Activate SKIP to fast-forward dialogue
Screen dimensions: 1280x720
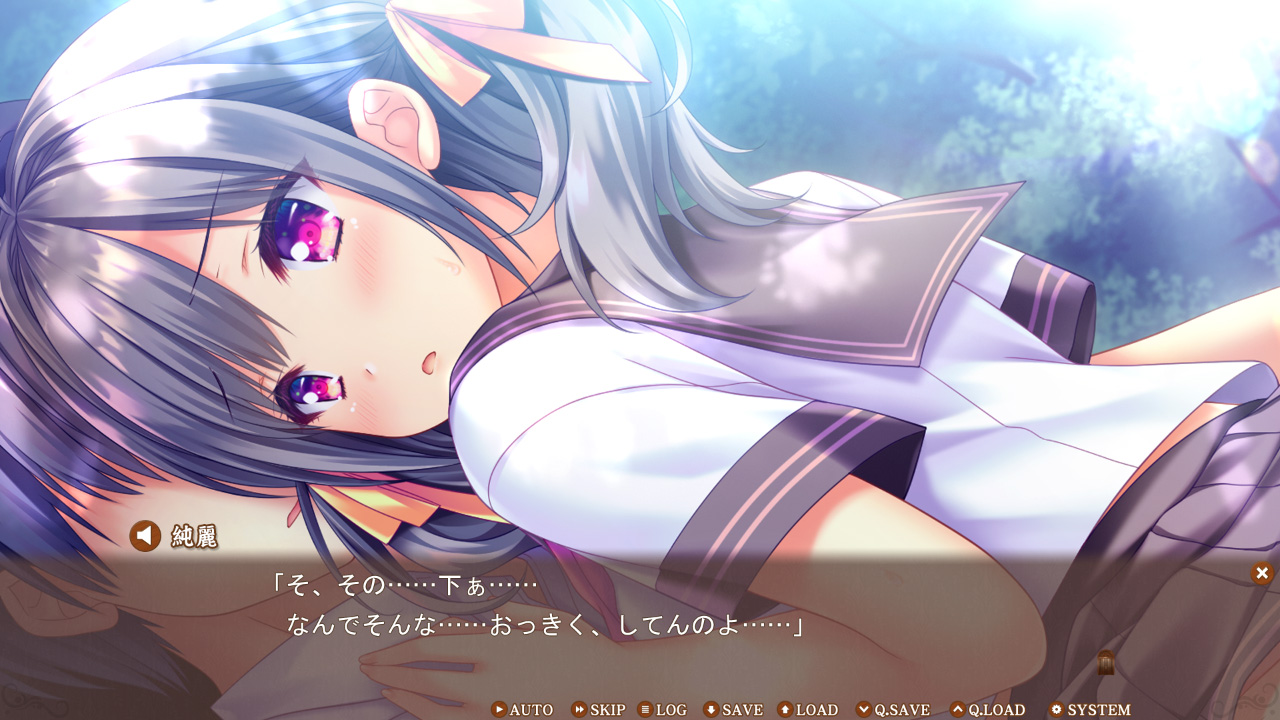[x=598, y=710]
